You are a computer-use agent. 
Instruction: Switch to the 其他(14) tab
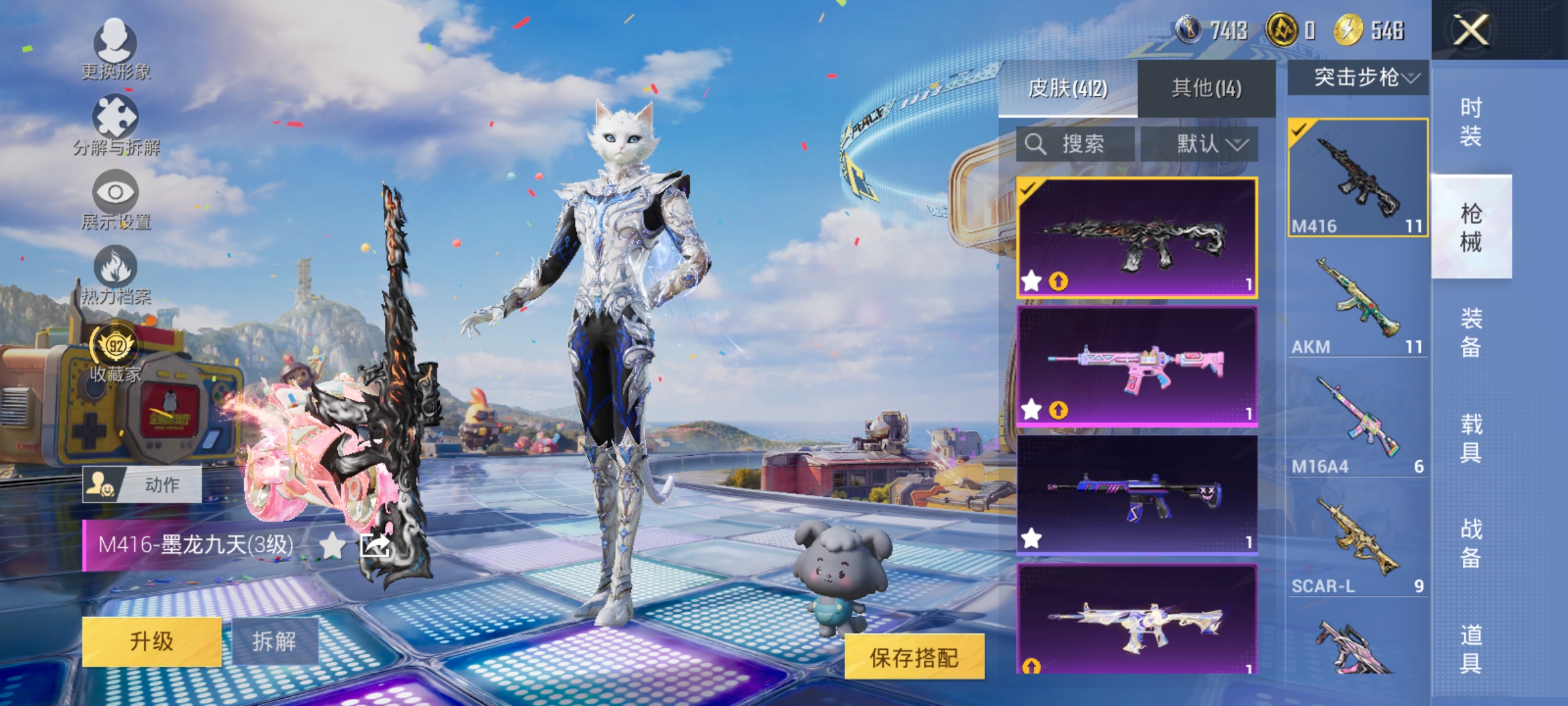(x=1205, y=88)
